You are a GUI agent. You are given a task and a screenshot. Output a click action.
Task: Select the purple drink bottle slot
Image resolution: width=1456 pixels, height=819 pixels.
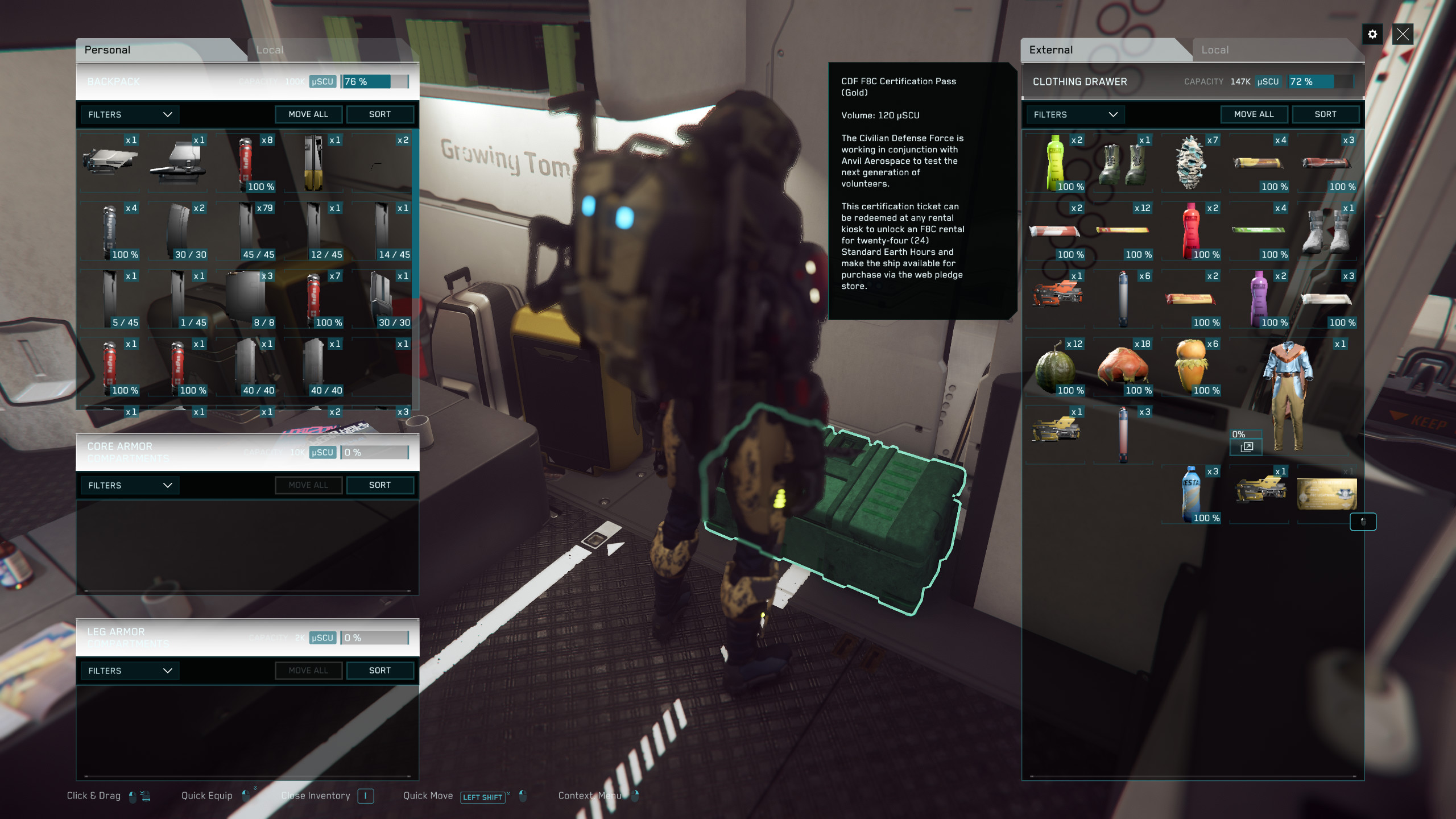[x=1259, y=299]
